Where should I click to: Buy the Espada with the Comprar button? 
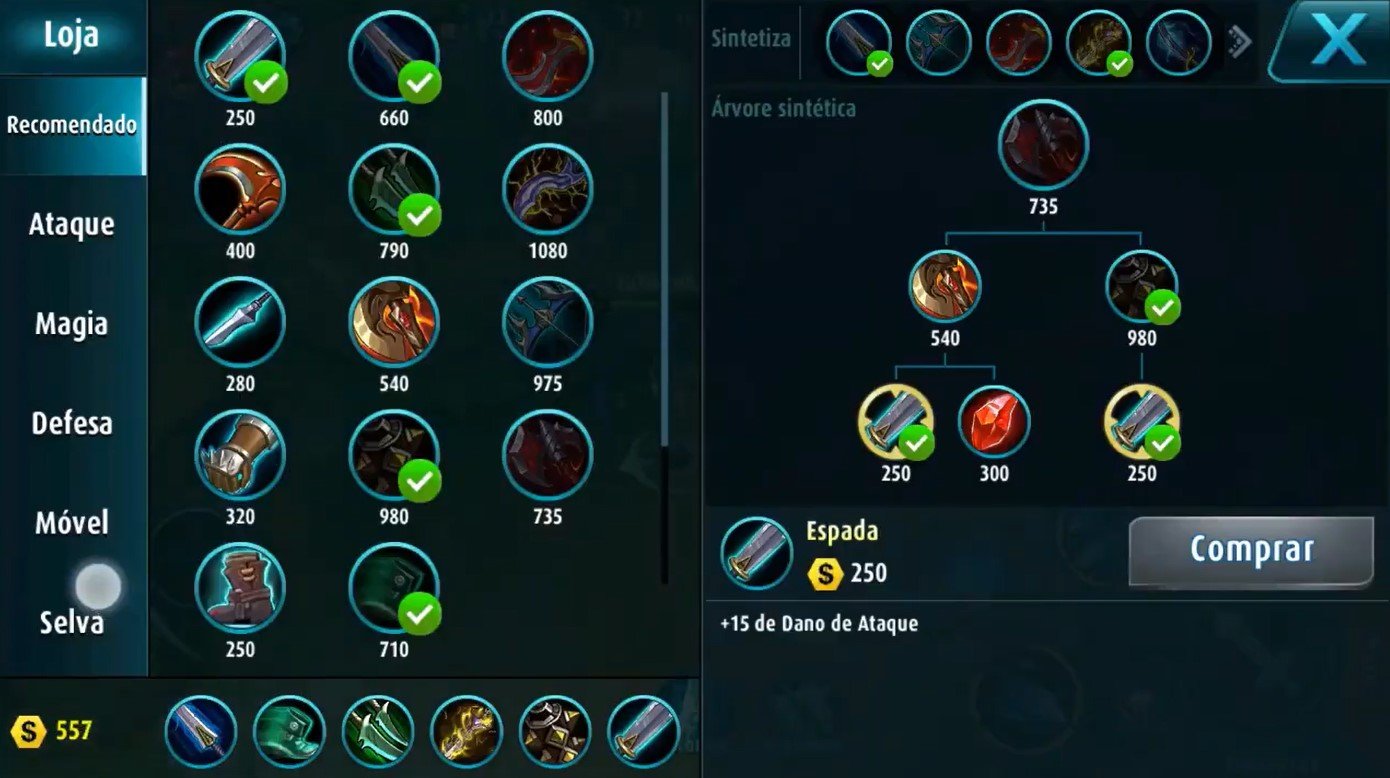1251,550
